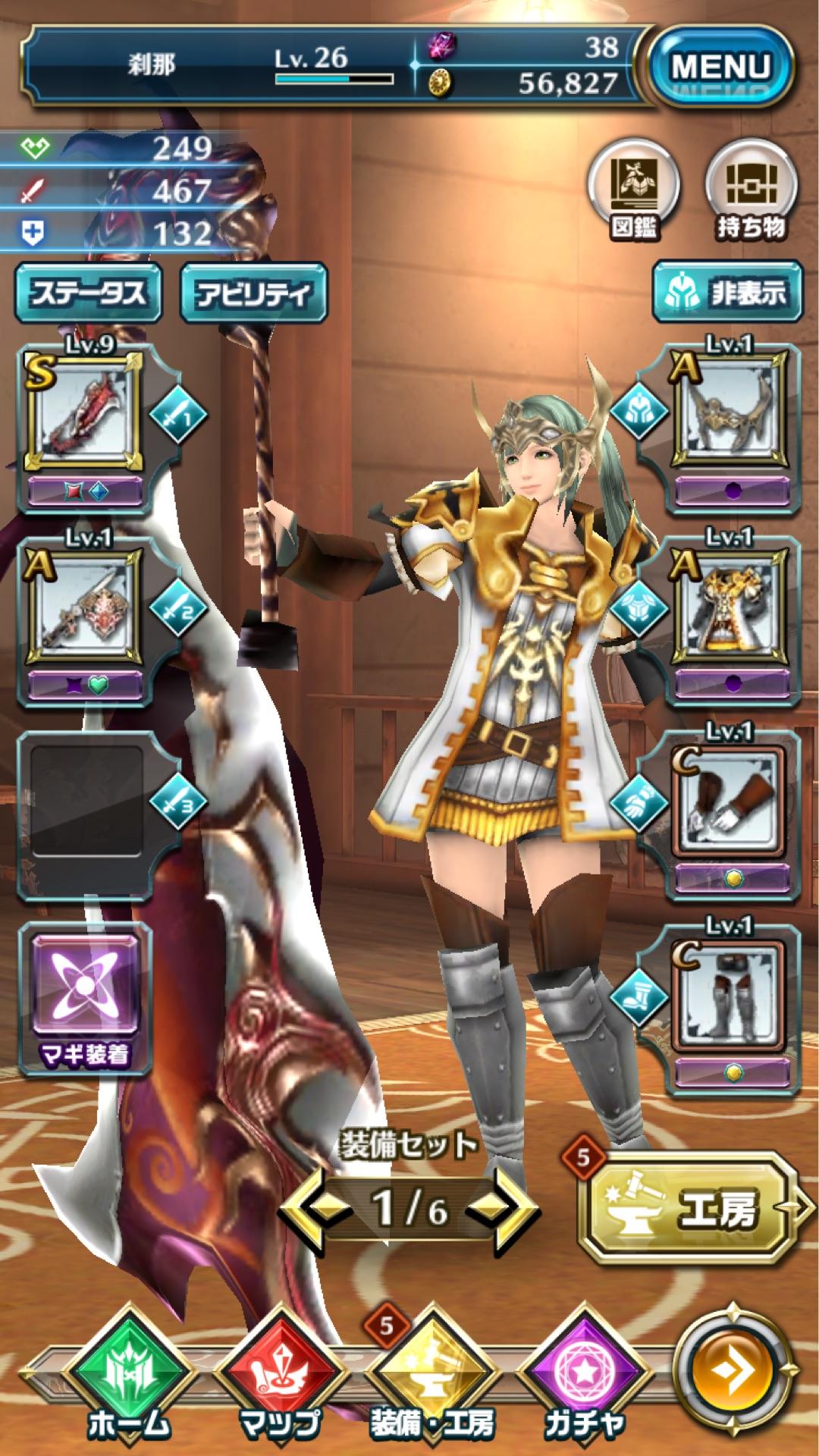Go to ホーム home screen
This screenshot has width=819, height=1456.
(x=129, y=1374)
